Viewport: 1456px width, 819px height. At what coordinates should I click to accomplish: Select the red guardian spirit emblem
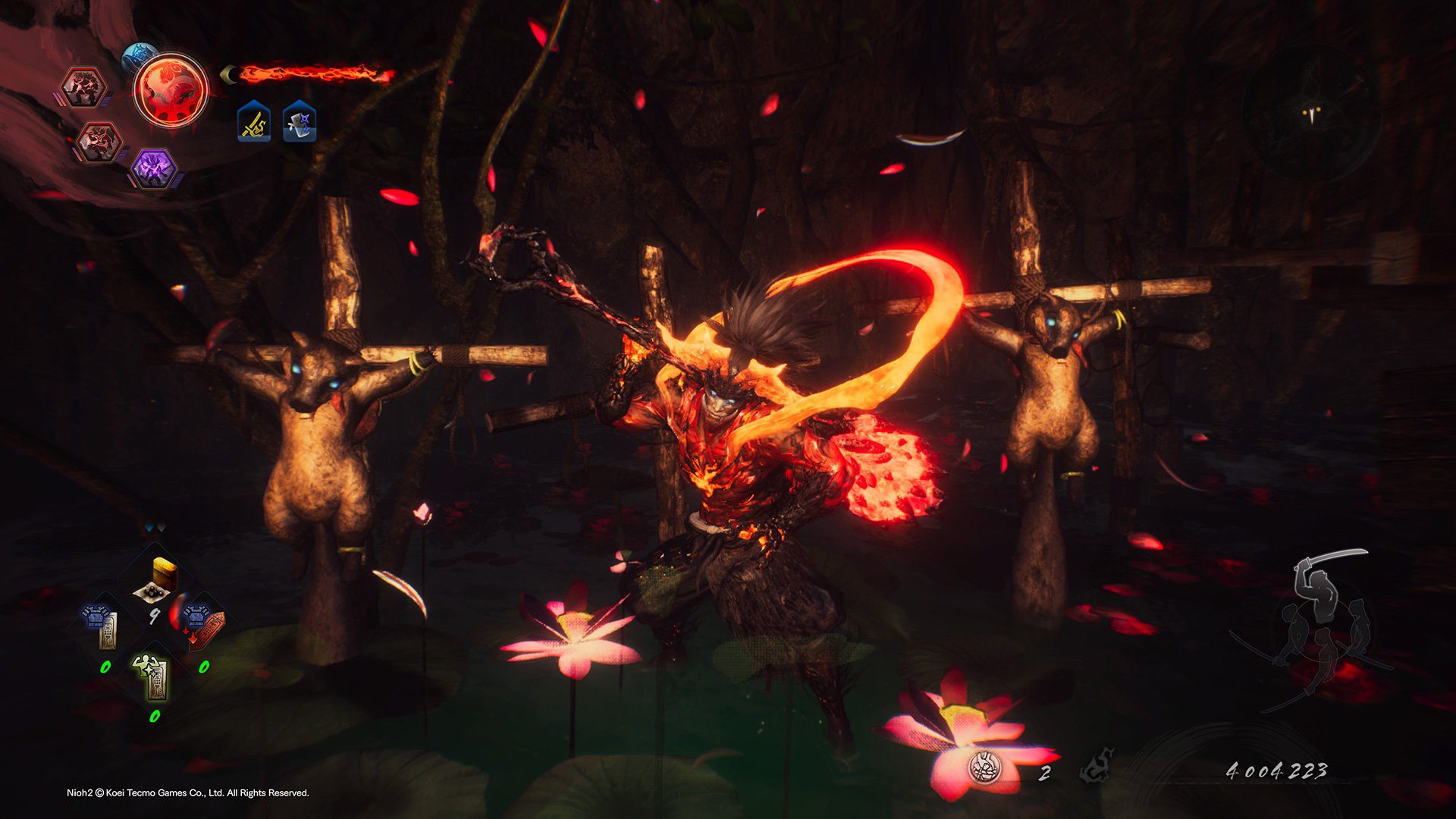[171, 90]
